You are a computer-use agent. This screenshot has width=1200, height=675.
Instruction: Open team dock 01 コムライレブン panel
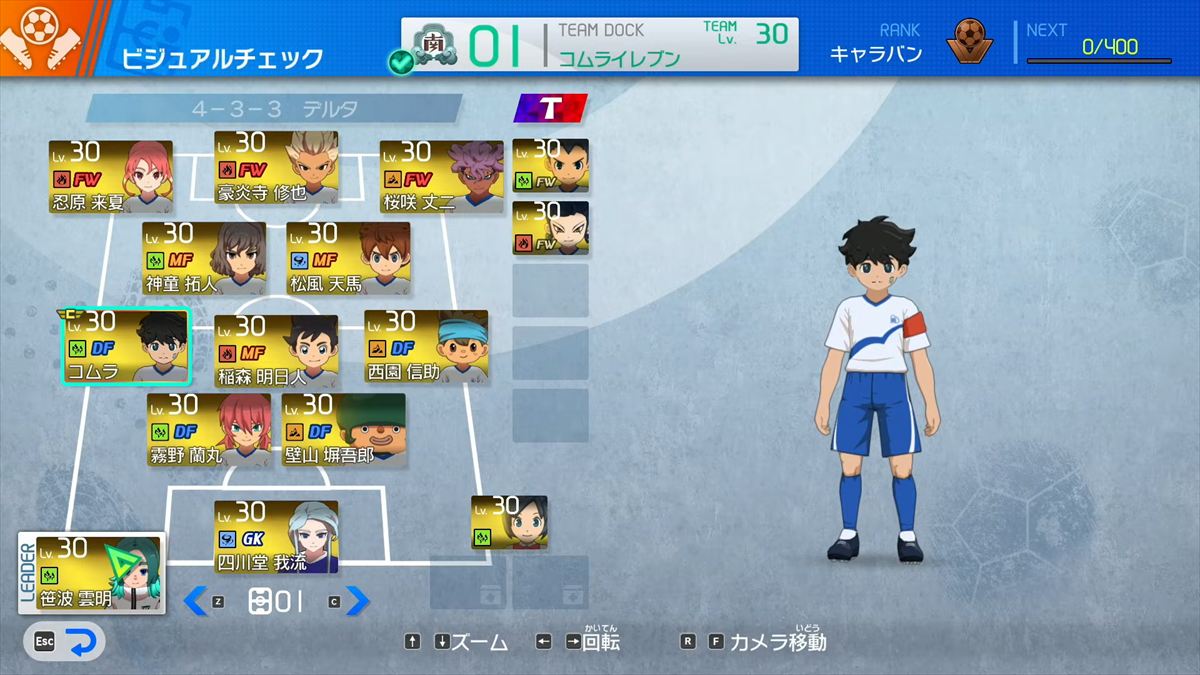pyautogui.click(x=600, y=45)
